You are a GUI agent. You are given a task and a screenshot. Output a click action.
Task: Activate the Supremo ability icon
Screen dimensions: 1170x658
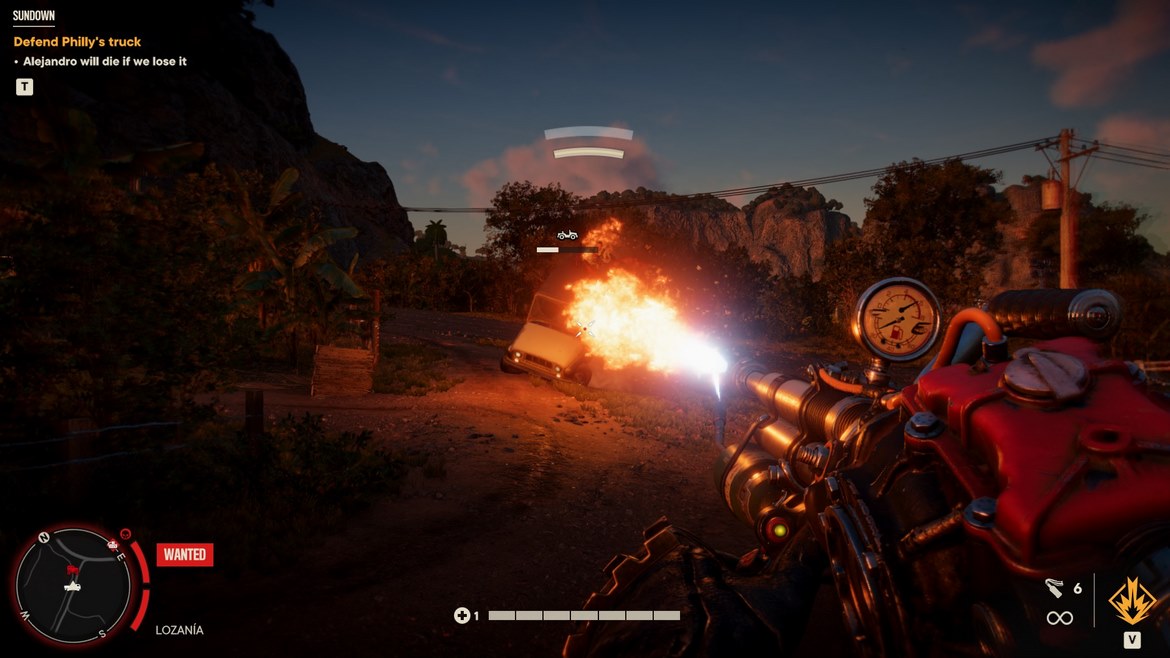tap(1132, 601)
